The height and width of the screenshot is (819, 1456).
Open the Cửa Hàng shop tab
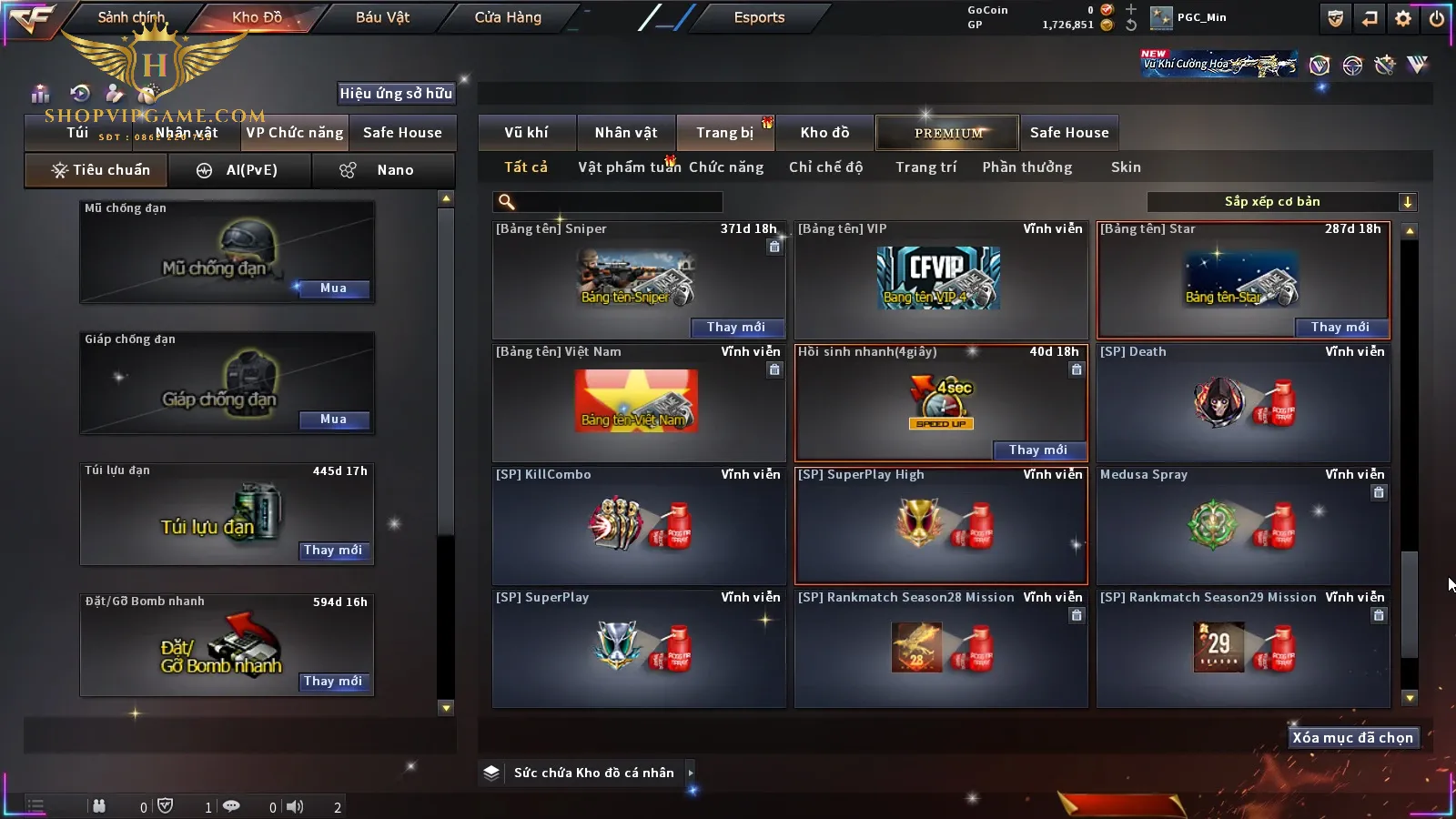point(508,17)
